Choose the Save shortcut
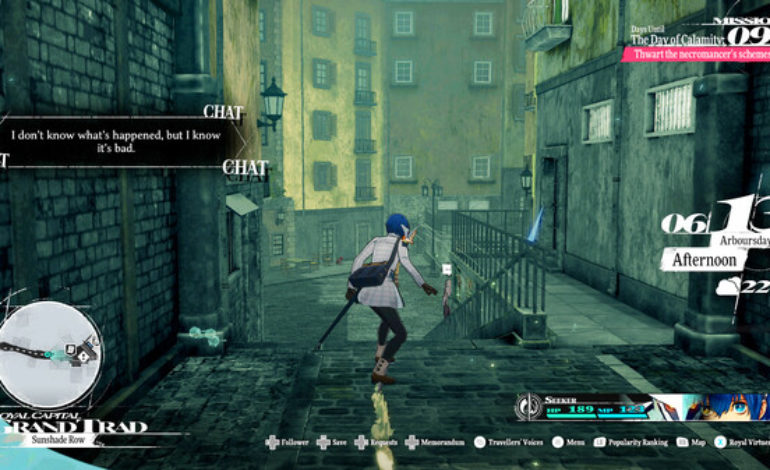 click(335, 441)
